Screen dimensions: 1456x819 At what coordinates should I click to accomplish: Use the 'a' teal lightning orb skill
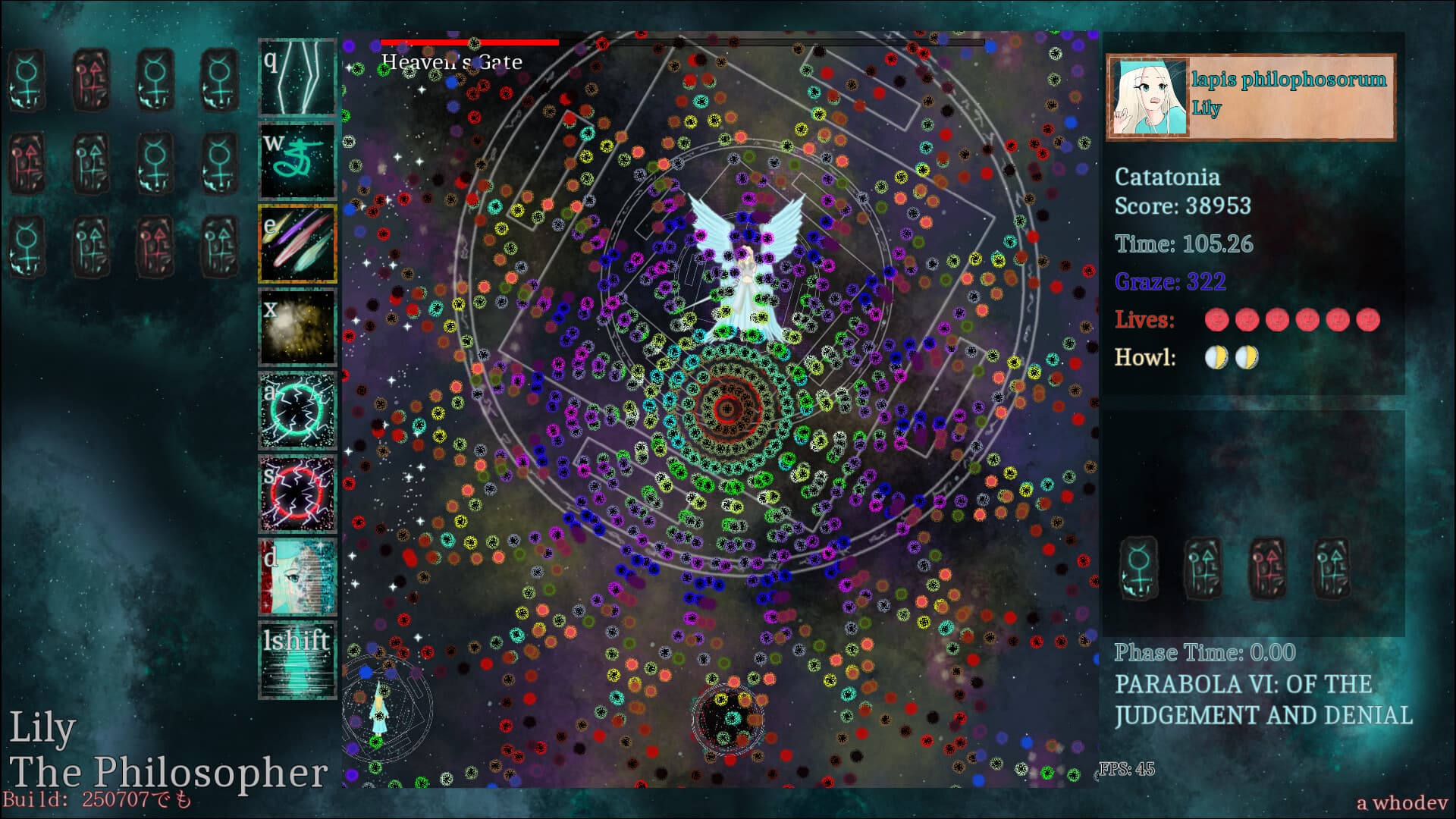(x=297, y=410)
